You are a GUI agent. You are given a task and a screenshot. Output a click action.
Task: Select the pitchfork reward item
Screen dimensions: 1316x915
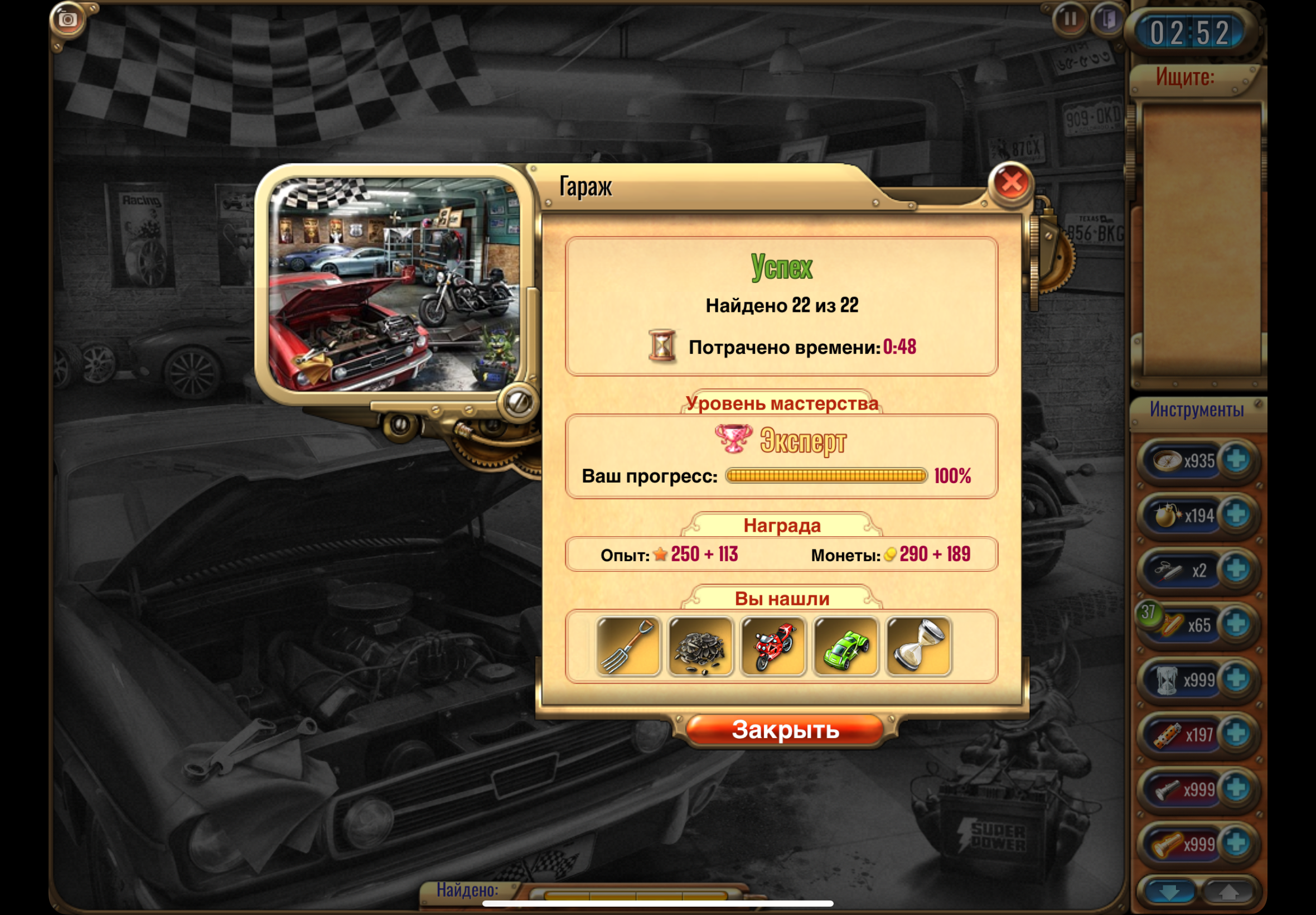[628, 646]
